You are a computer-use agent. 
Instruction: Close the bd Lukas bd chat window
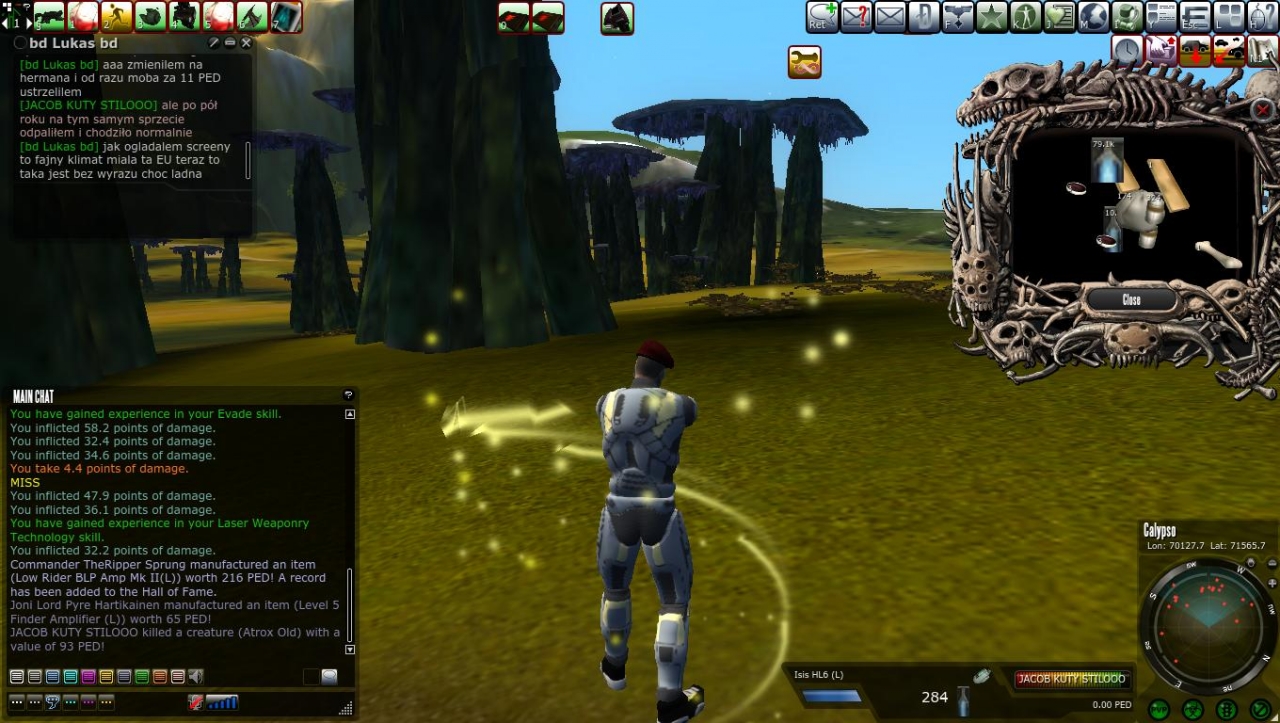(246, 43)
